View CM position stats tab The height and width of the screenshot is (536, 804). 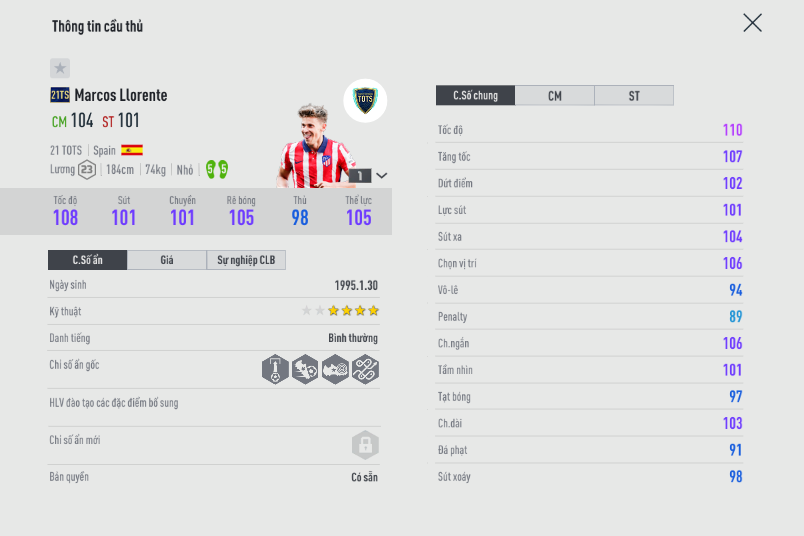tap(554, 96)
